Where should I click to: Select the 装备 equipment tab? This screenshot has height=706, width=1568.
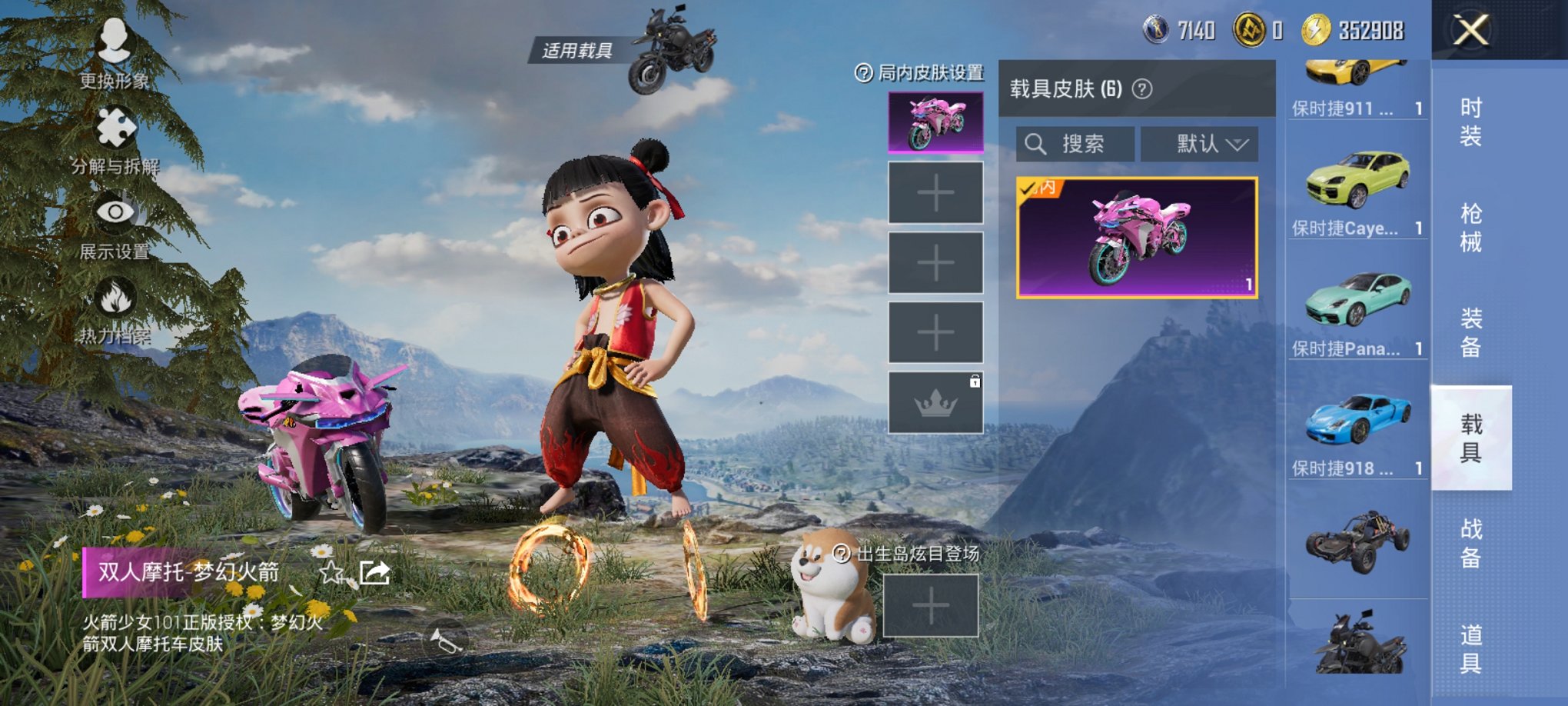pyautogui.click(x=1470, y=332)
